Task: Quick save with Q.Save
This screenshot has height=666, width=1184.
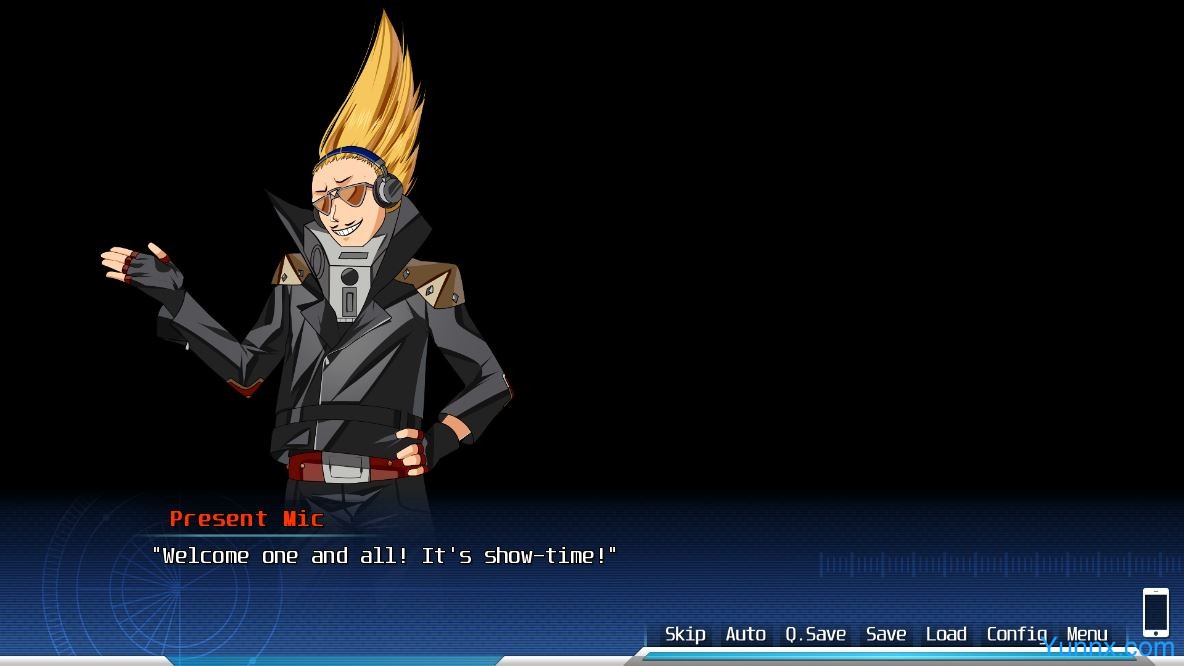Action: click(x=815, y=634)
